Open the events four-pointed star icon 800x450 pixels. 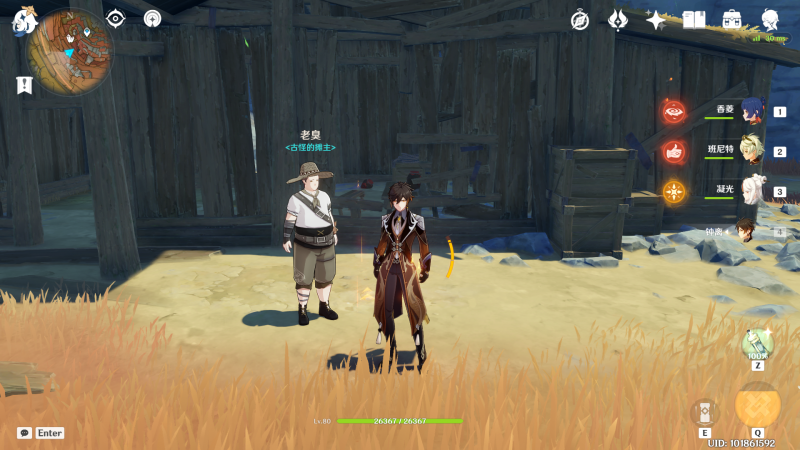[x=656, y=20]
